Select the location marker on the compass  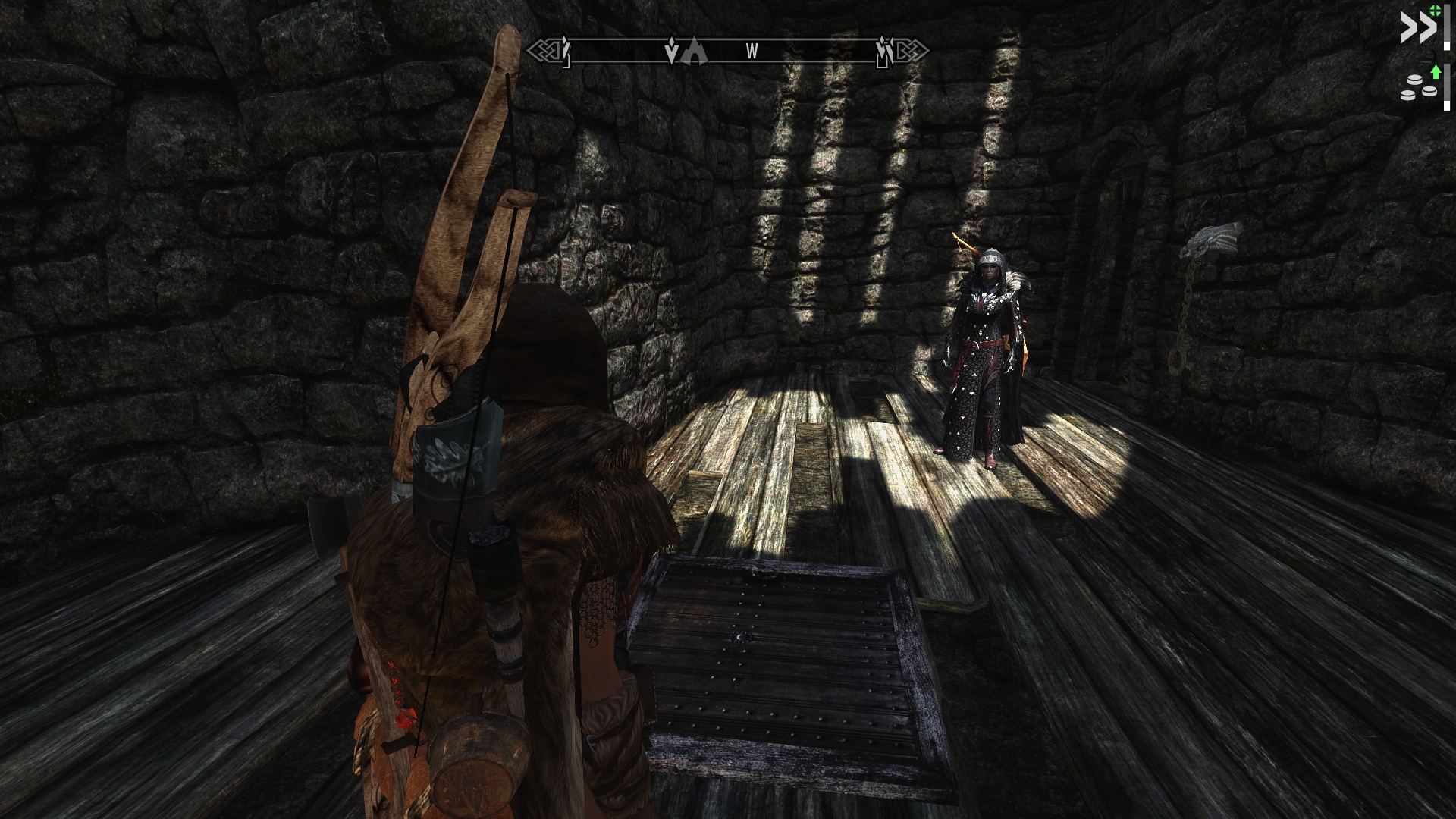click(695, 52)
